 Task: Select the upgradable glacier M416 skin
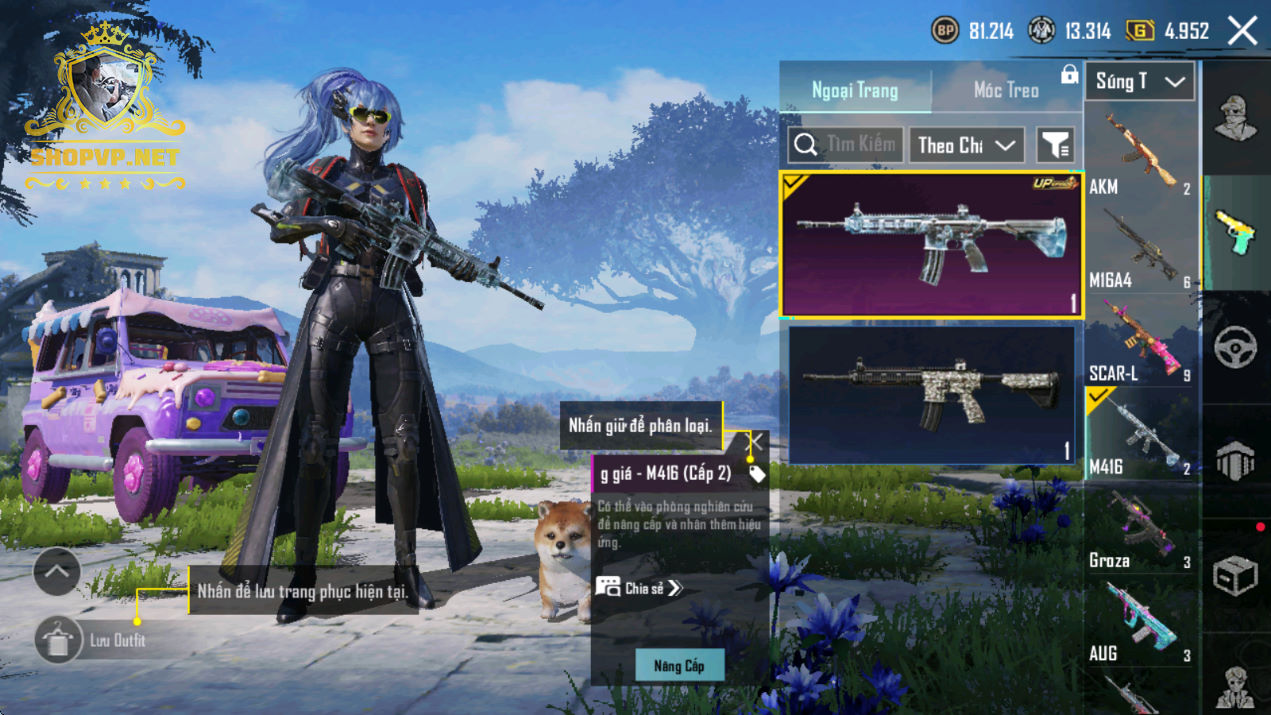(931, 245)
